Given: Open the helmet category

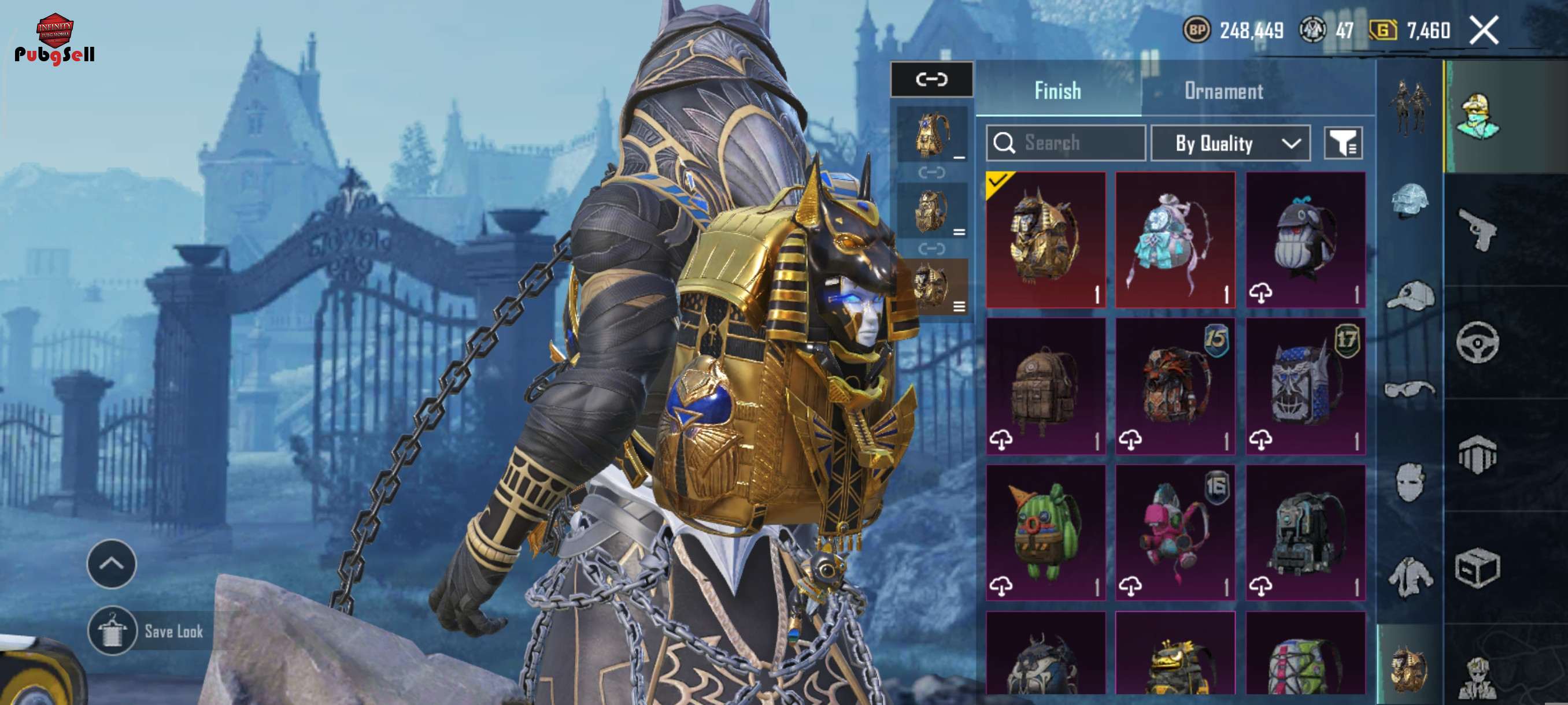Looking at the screenshot, I should click(1410, 201).
